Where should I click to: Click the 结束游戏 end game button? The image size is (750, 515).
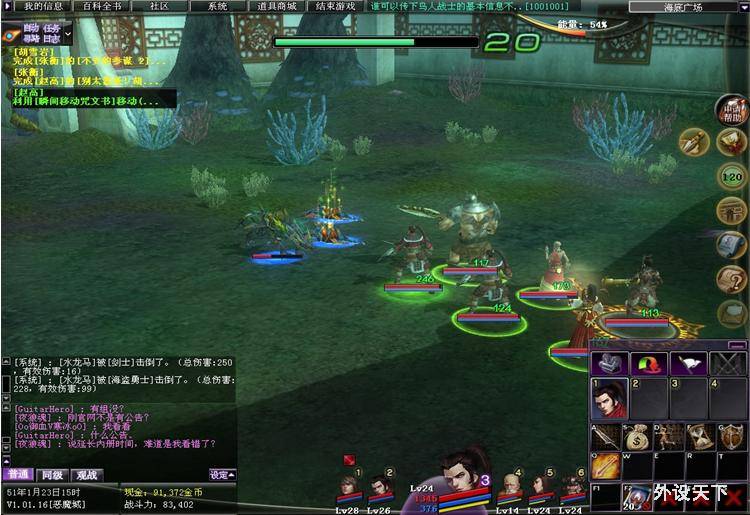coord(335,6)
